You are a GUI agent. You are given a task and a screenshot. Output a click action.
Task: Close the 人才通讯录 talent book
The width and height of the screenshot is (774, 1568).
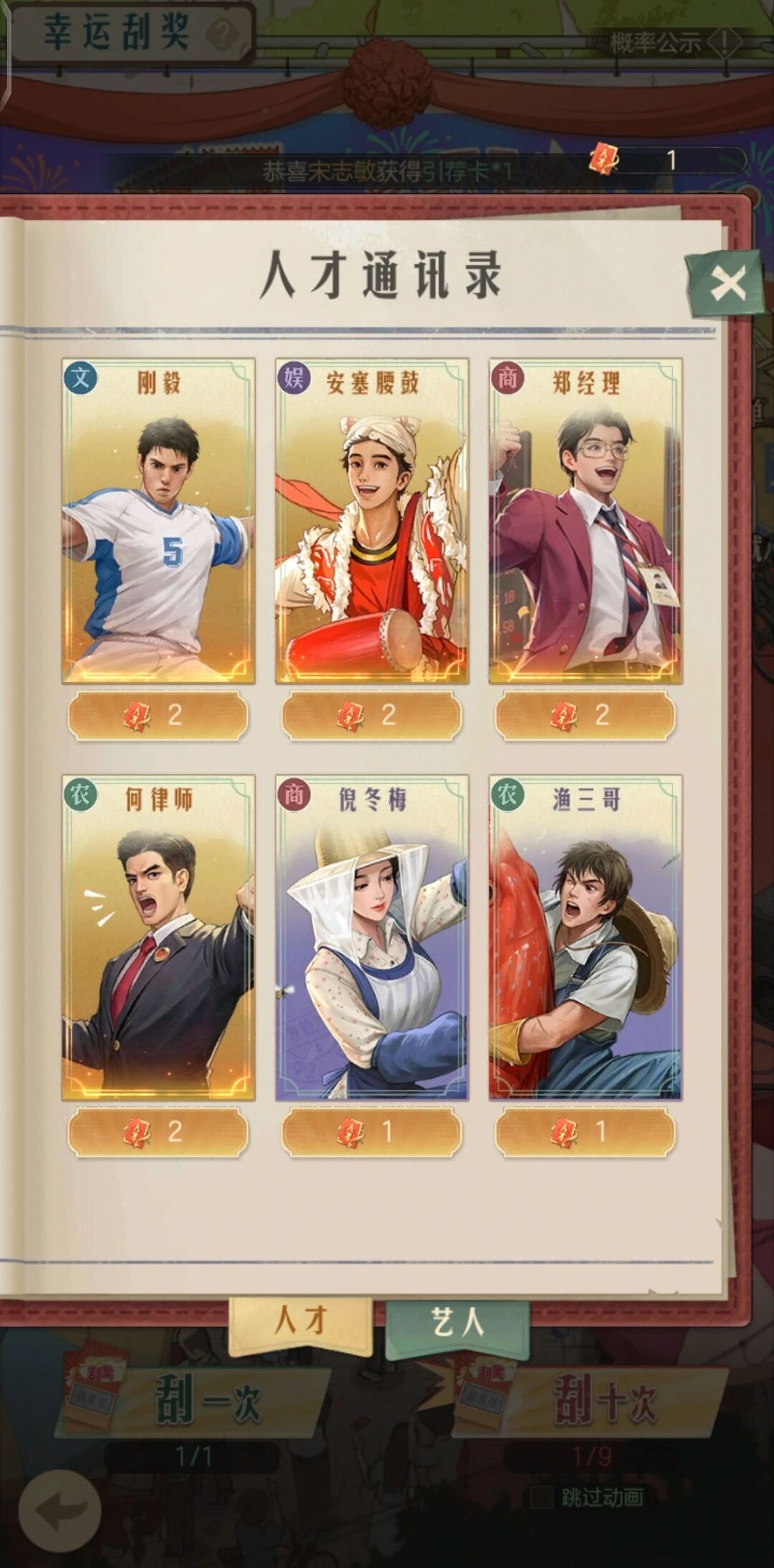727,284
